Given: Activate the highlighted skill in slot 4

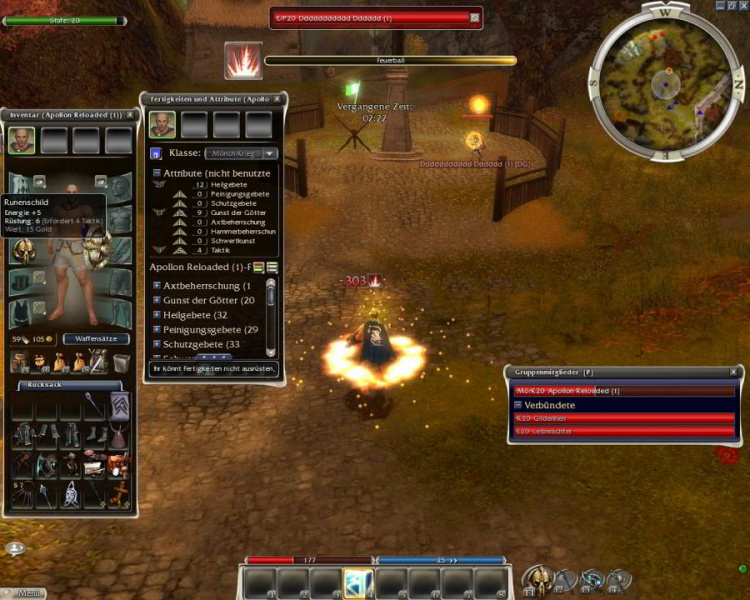Looking at the screenshot, I should (358, 582).
